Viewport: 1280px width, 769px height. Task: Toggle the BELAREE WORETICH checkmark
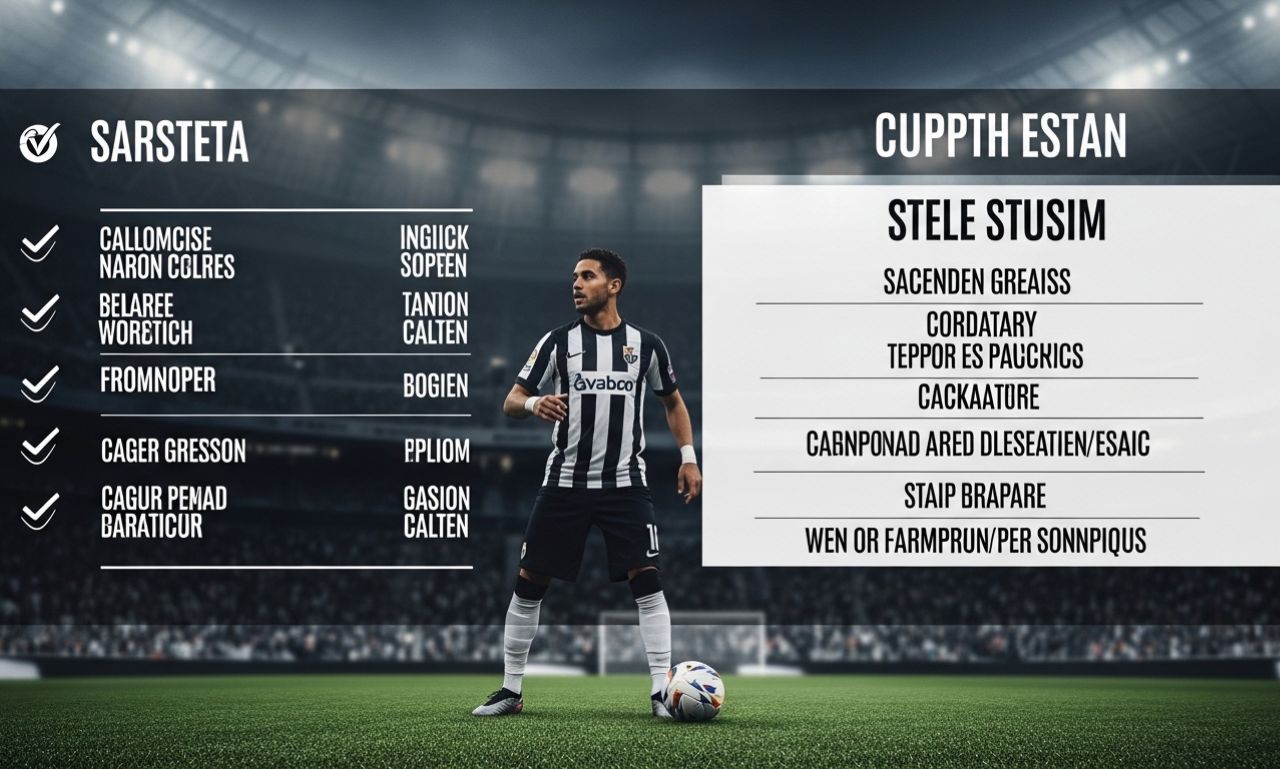coord(40,311)
